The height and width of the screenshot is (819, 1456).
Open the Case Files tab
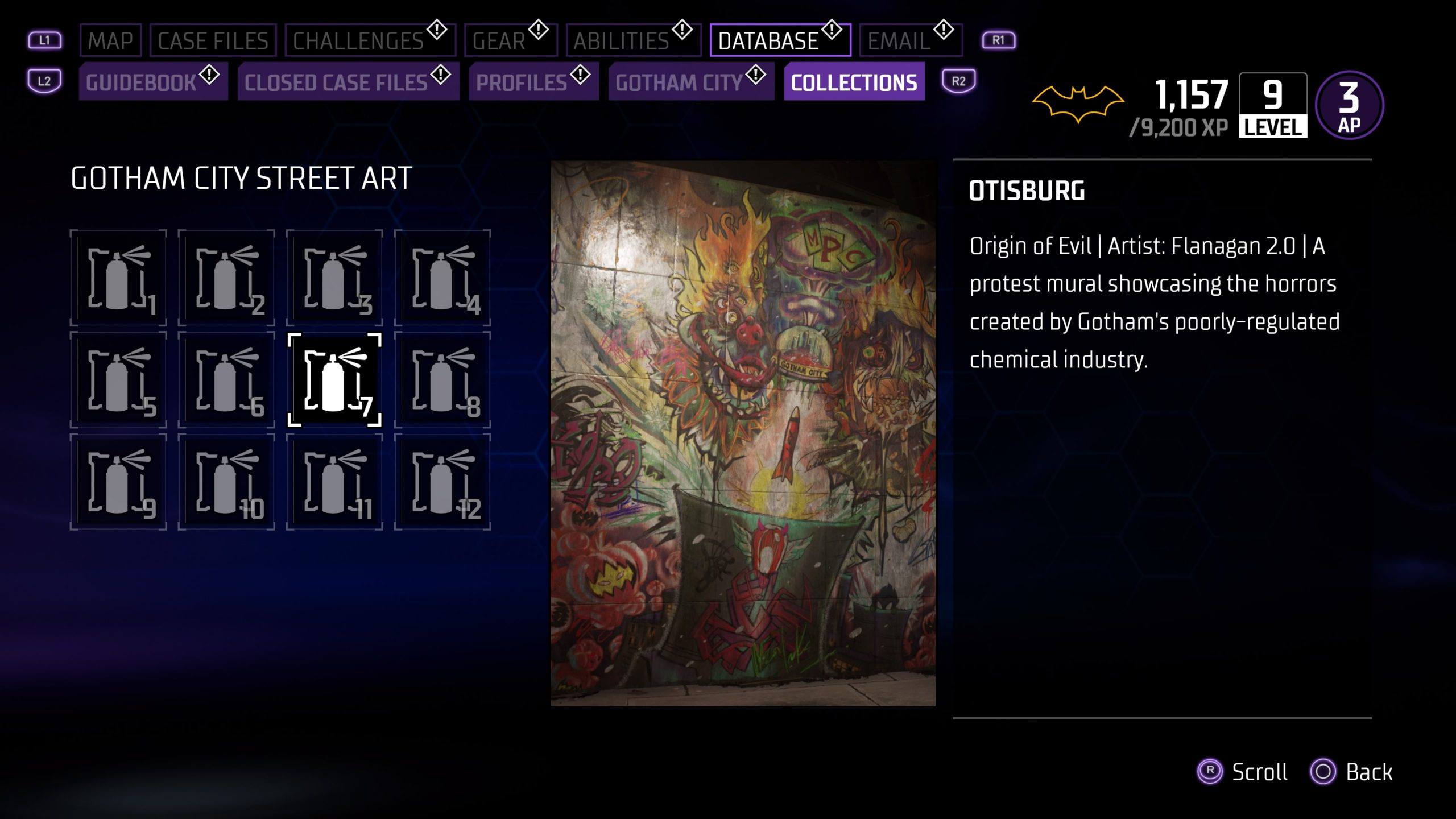click(213, 40)
